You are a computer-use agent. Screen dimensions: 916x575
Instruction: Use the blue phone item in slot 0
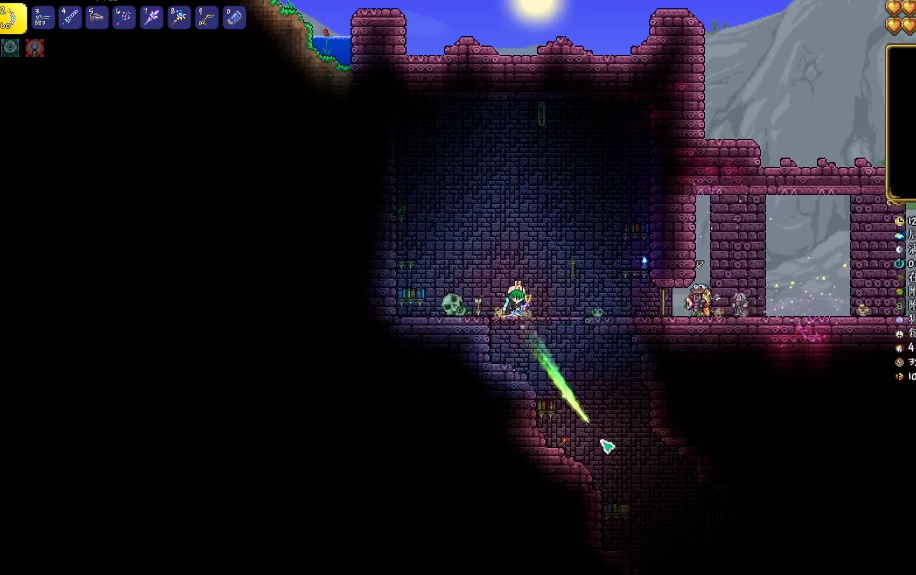point(234,17)
